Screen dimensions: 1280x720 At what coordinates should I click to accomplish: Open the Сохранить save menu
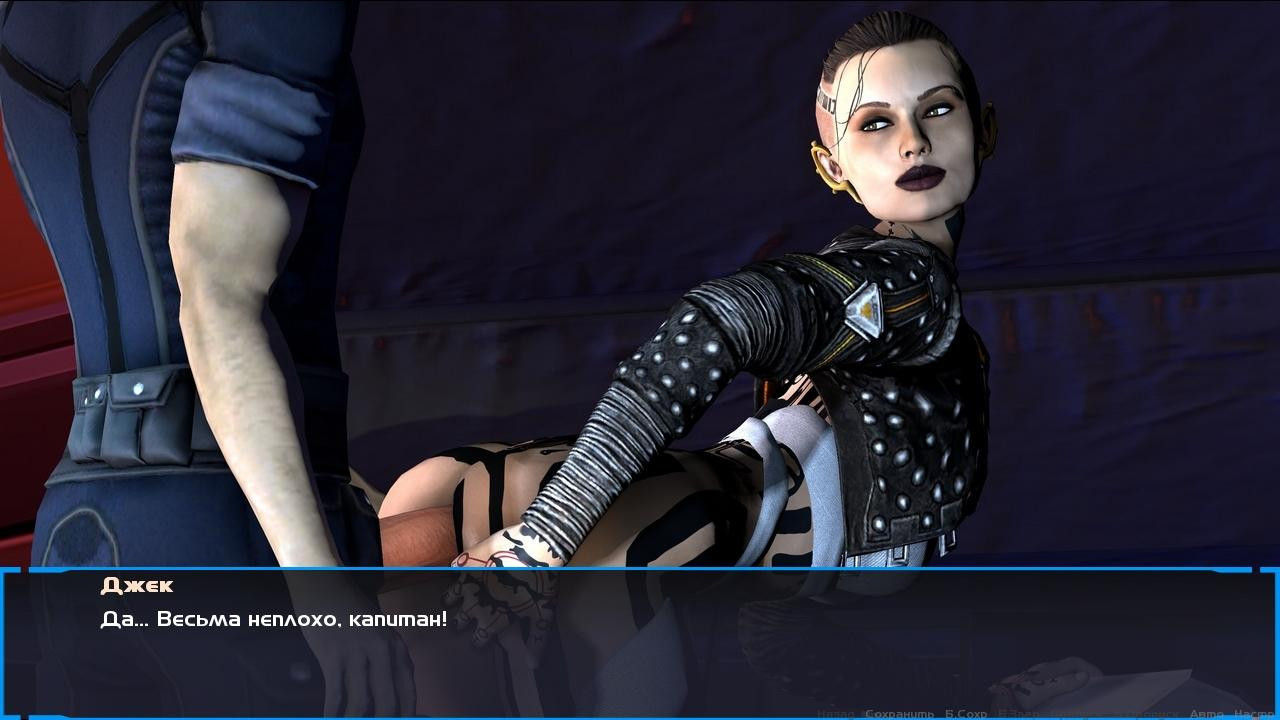click(x=899, y=714)
